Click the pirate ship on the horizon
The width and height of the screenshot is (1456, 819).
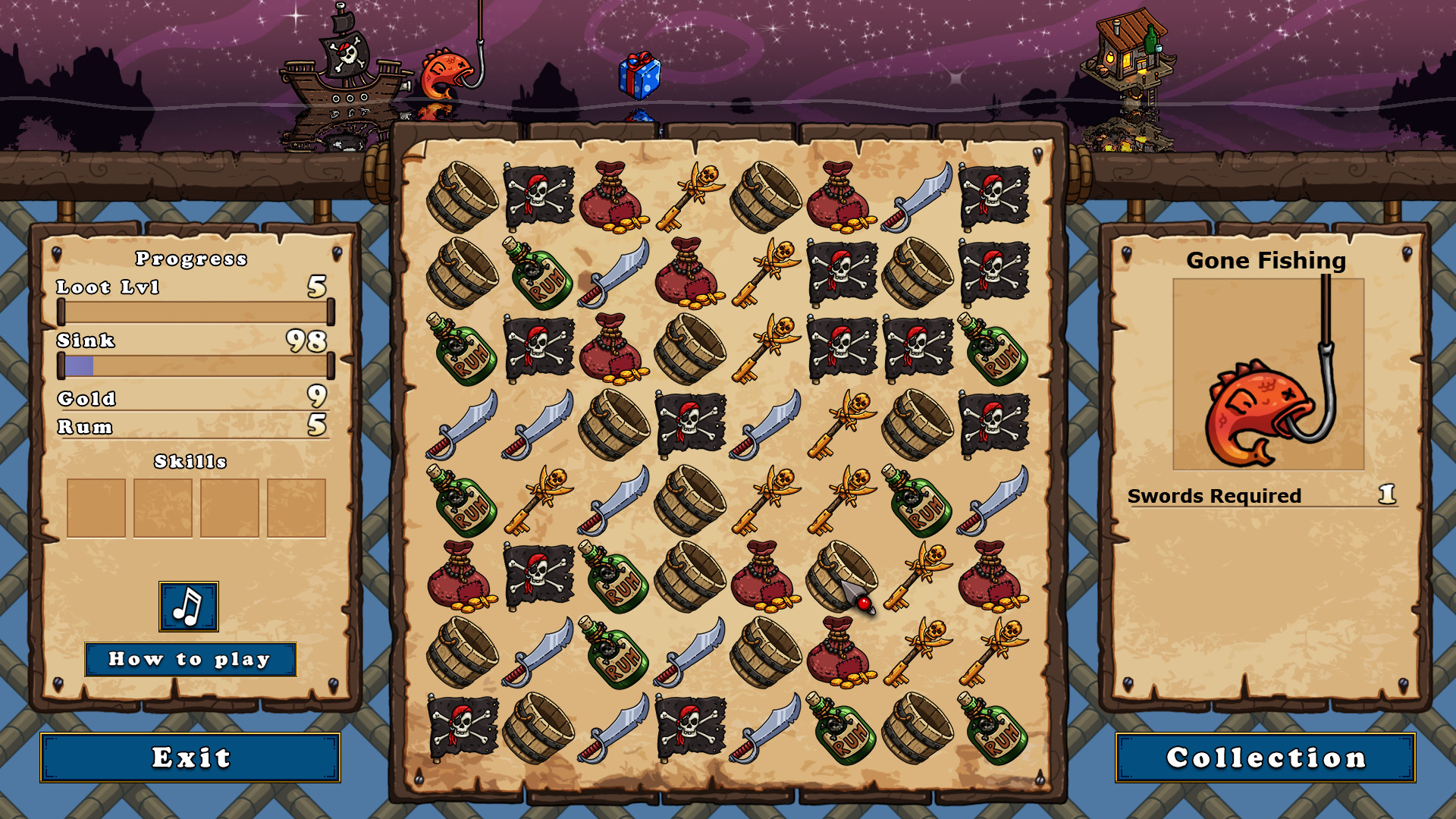341,76
